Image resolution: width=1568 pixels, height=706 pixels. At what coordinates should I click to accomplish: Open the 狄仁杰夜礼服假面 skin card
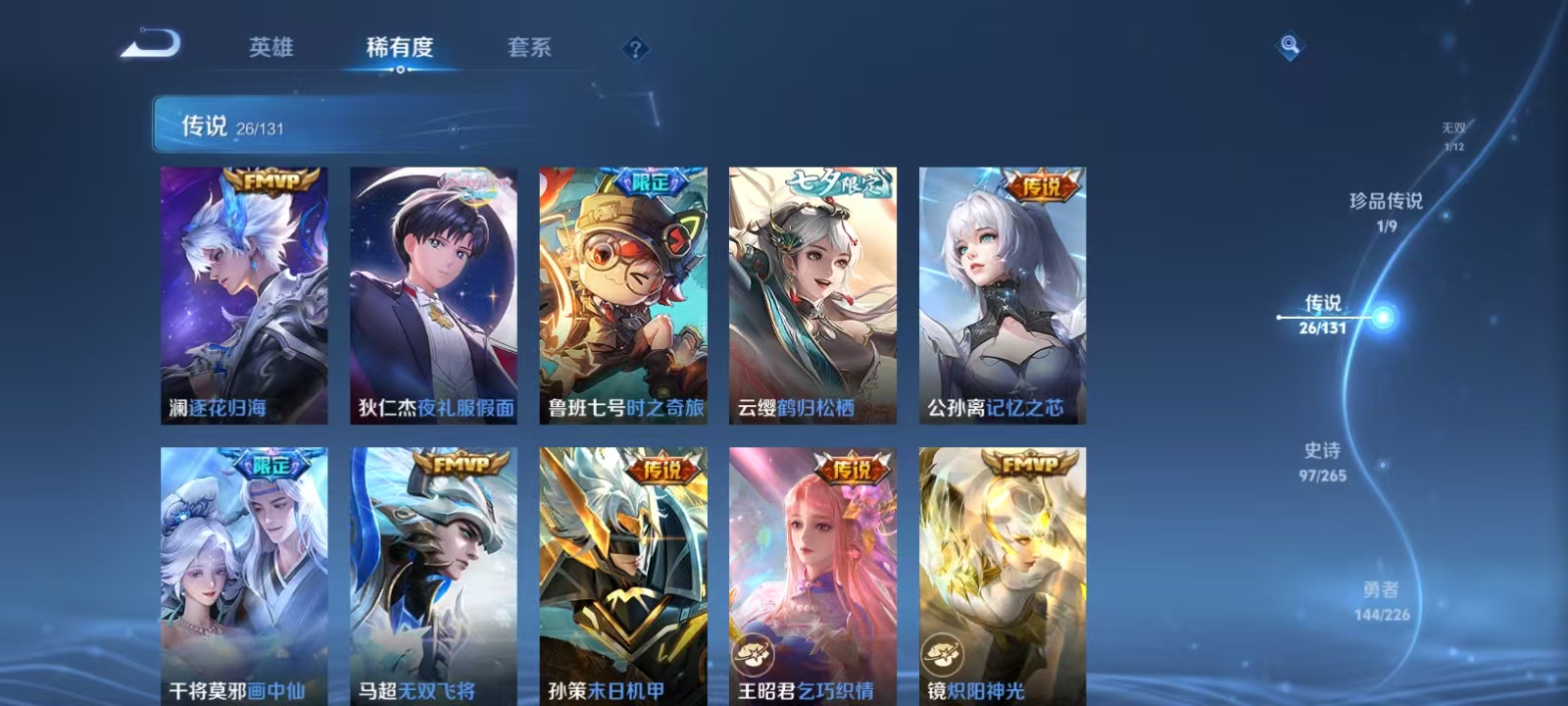point(435,294)
